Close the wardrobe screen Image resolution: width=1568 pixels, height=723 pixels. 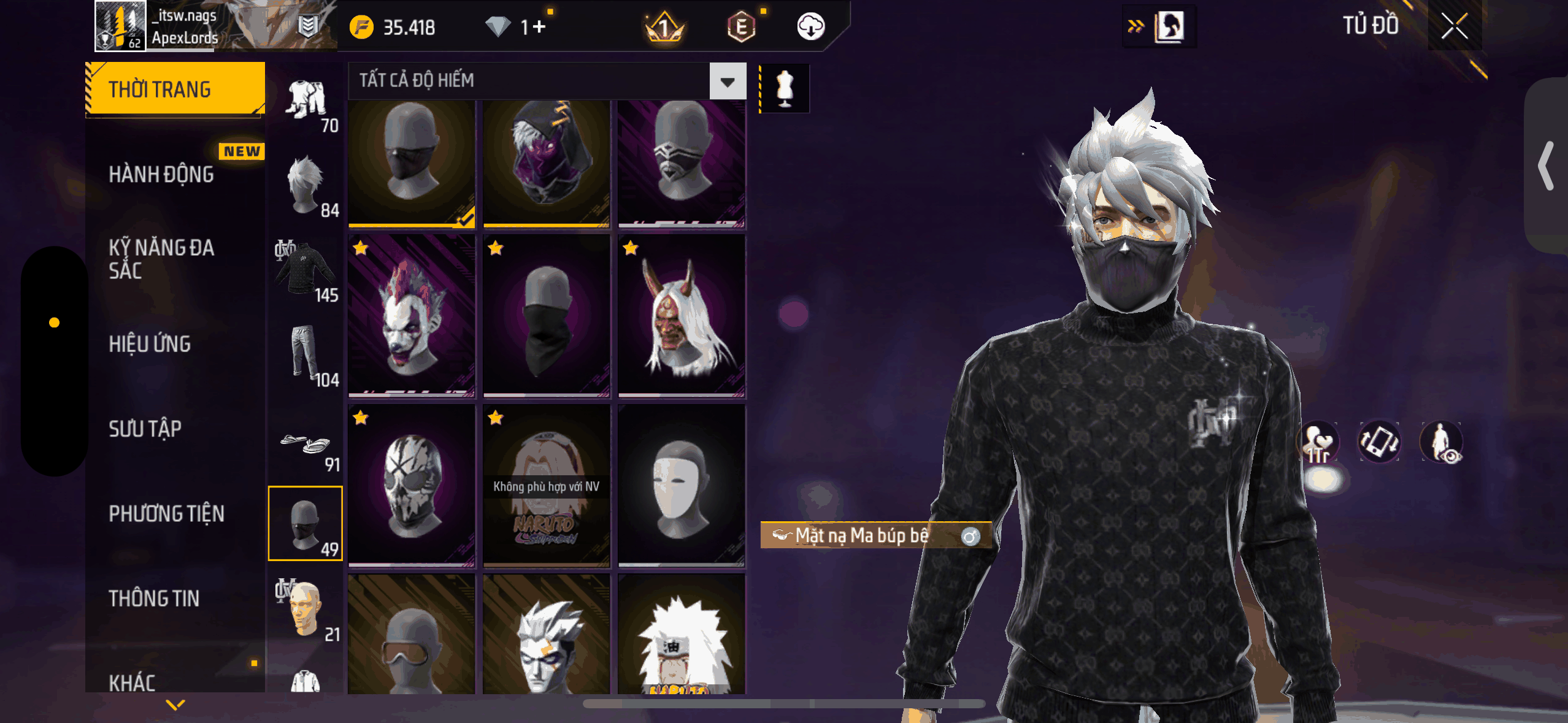pyautogui.click(x=1454, y=26)
